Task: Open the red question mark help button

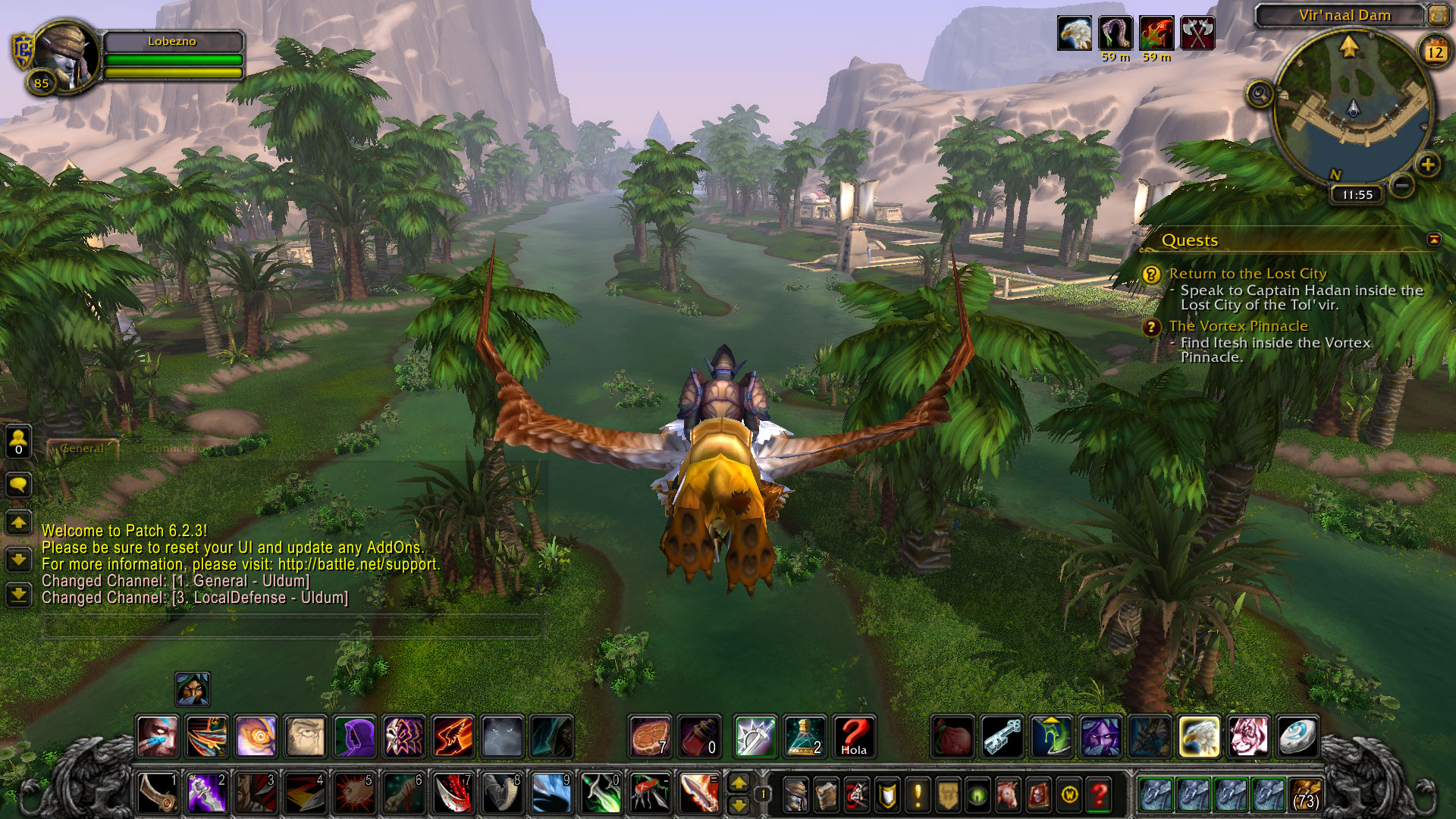Action: [x=1099, y=795]
